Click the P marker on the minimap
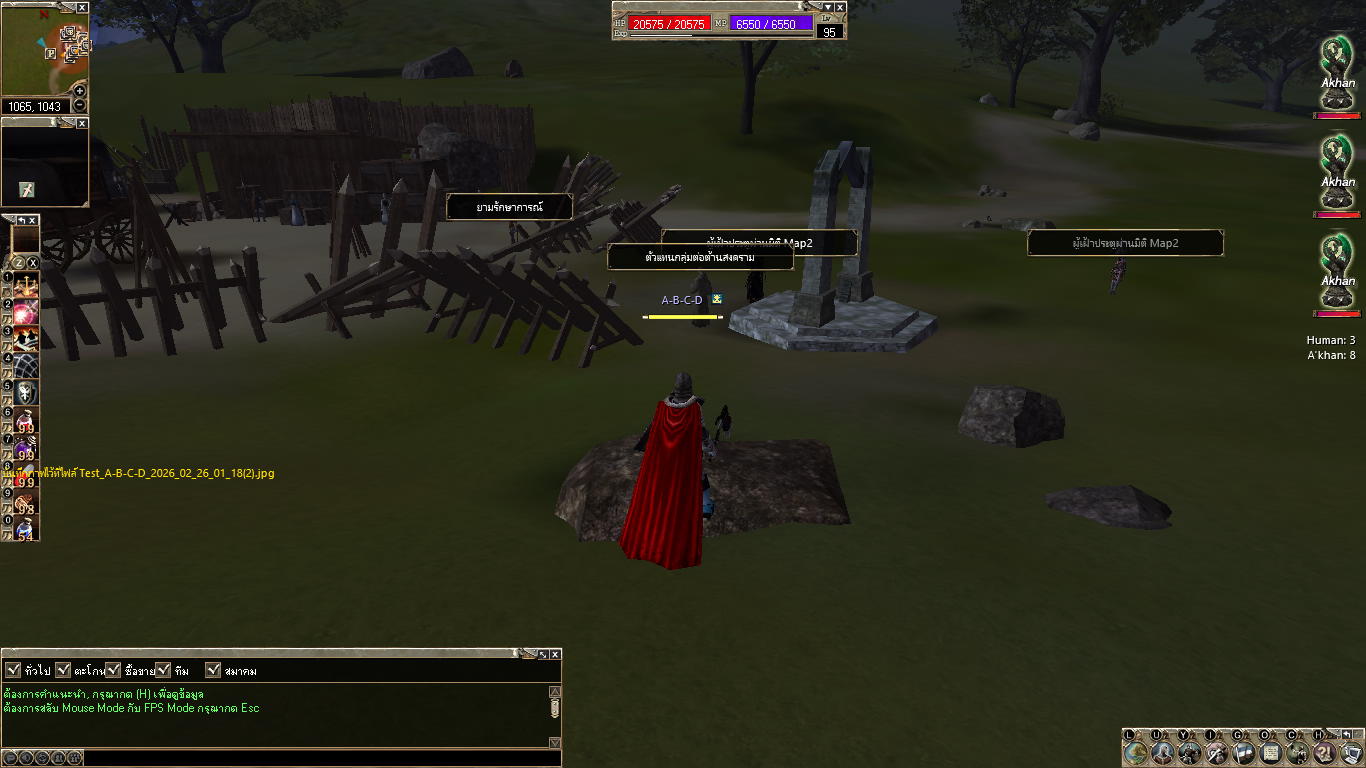The width and height of the screenshot is (1366, 768). pyautogui.click(x=51, y=54)
